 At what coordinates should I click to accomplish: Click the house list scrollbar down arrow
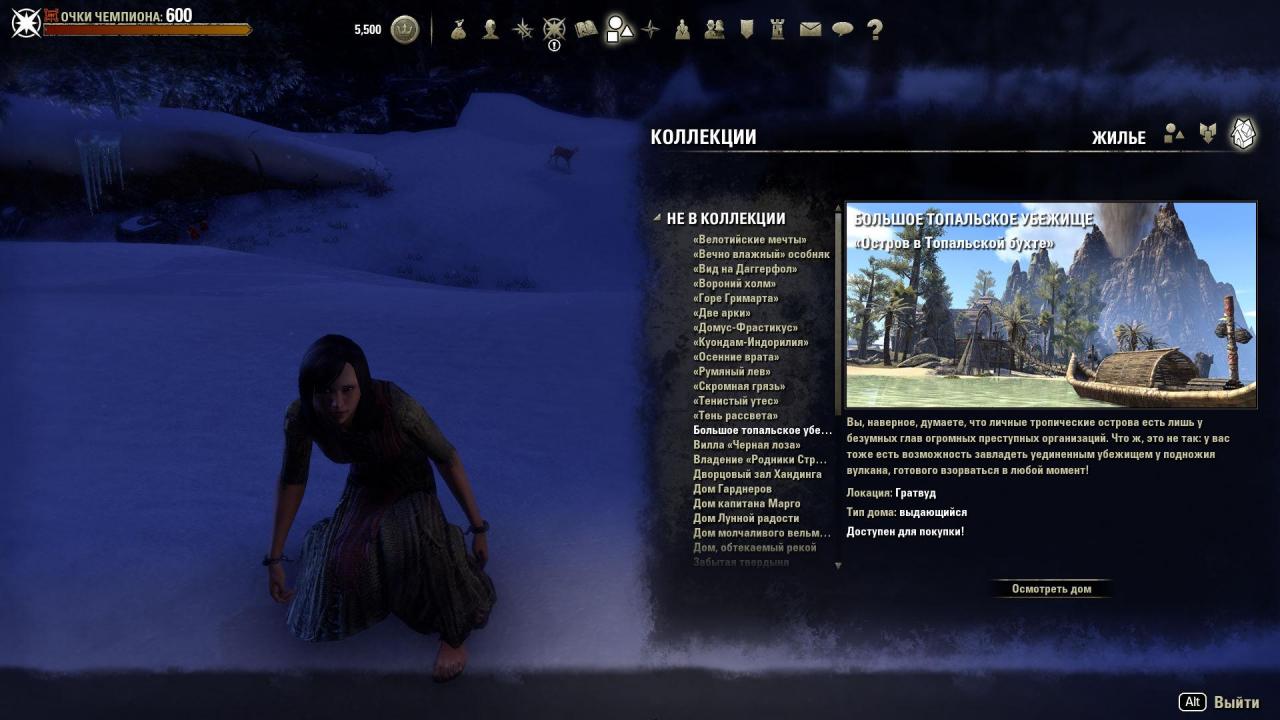click(x=838, y=565)
